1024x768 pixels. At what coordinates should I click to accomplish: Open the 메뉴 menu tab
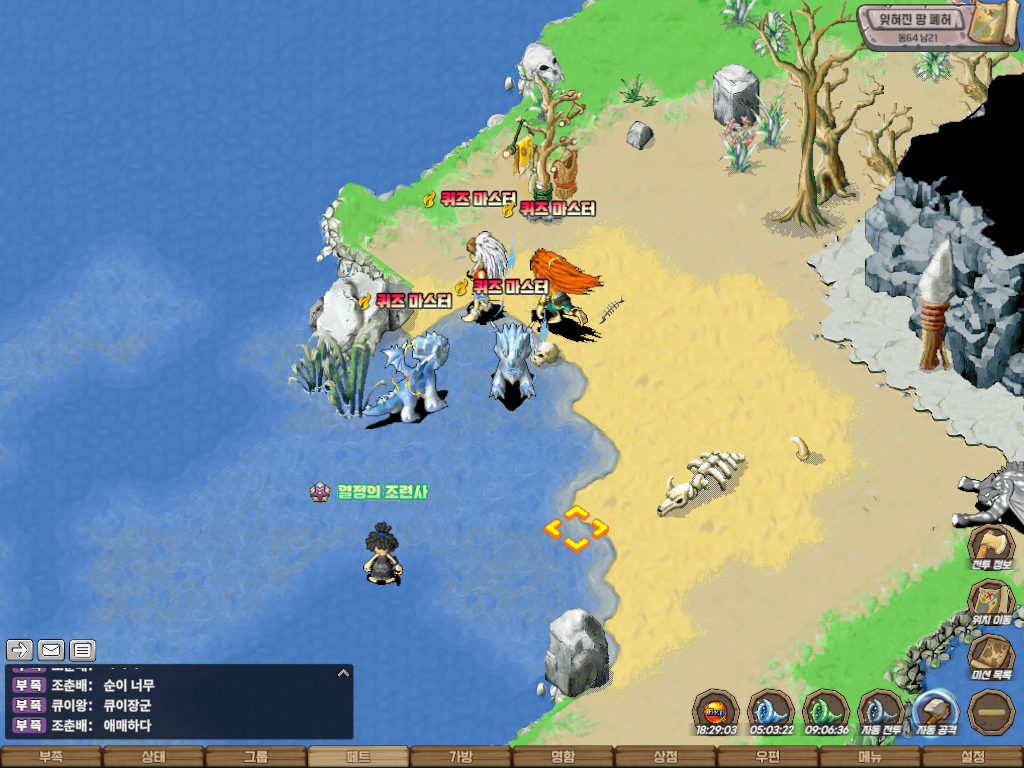tap(870, 757)
